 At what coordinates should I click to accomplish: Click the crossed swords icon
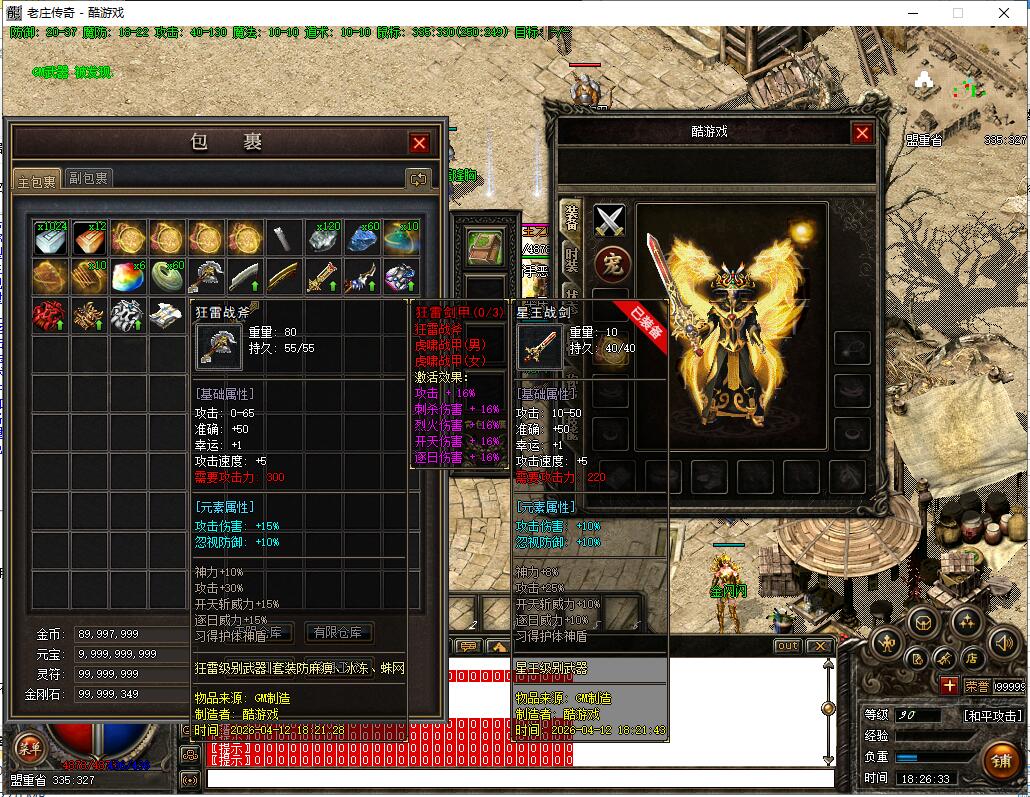(x=609, y=220)
